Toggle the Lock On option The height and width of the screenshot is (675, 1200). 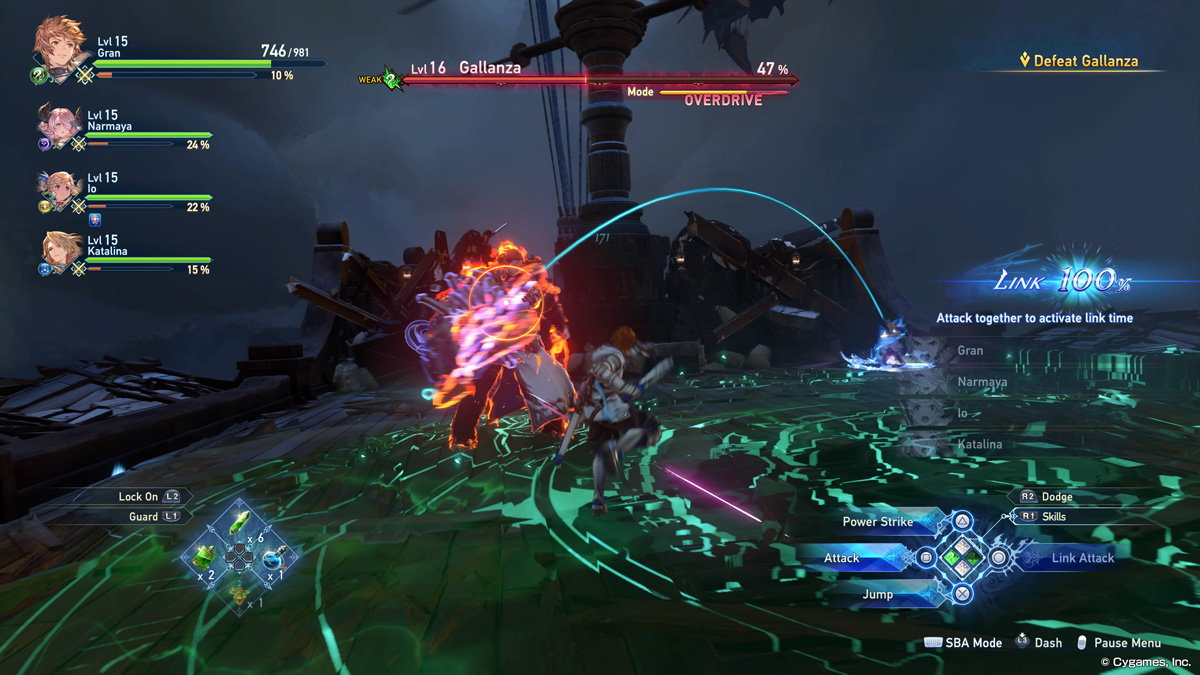pos(138,496)
